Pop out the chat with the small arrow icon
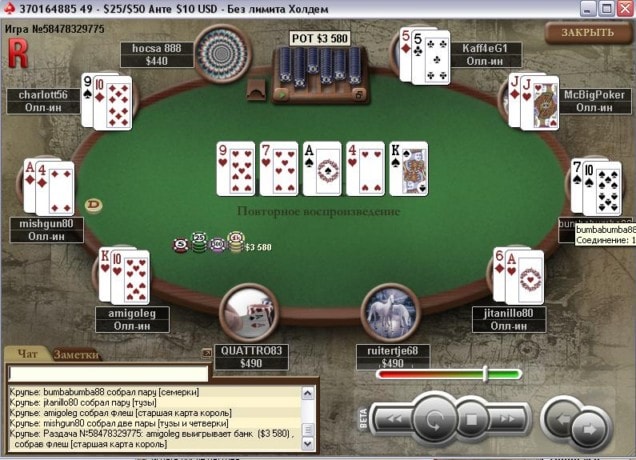The width and height of the screenshot is (636, 460). (206, 352)
